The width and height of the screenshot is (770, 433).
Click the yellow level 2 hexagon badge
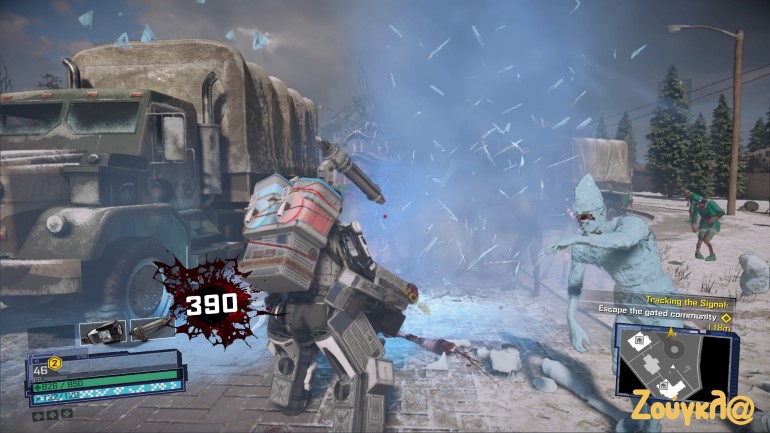pos(57,363)
